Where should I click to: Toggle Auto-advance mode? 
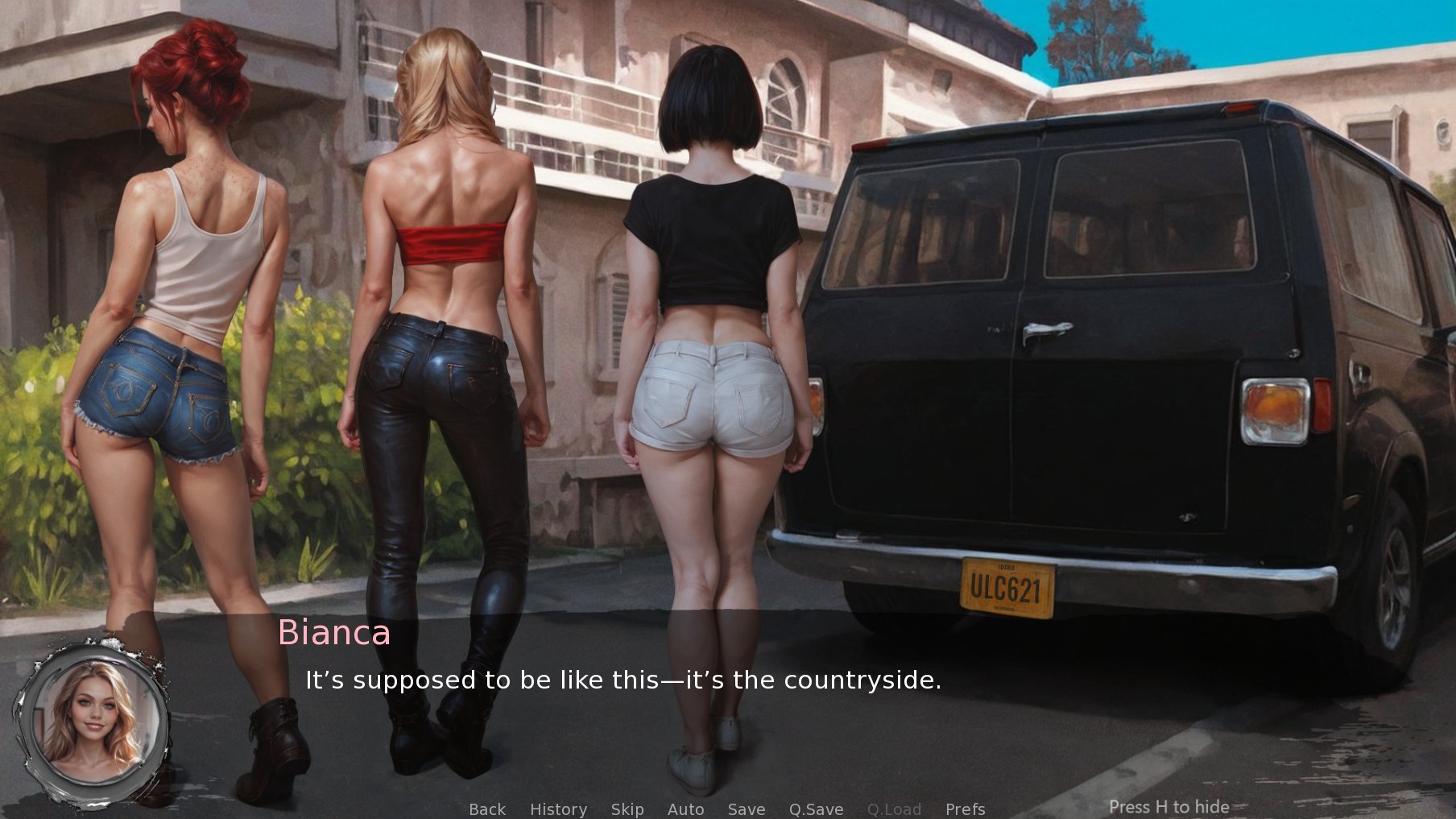(x=685, y=809)
